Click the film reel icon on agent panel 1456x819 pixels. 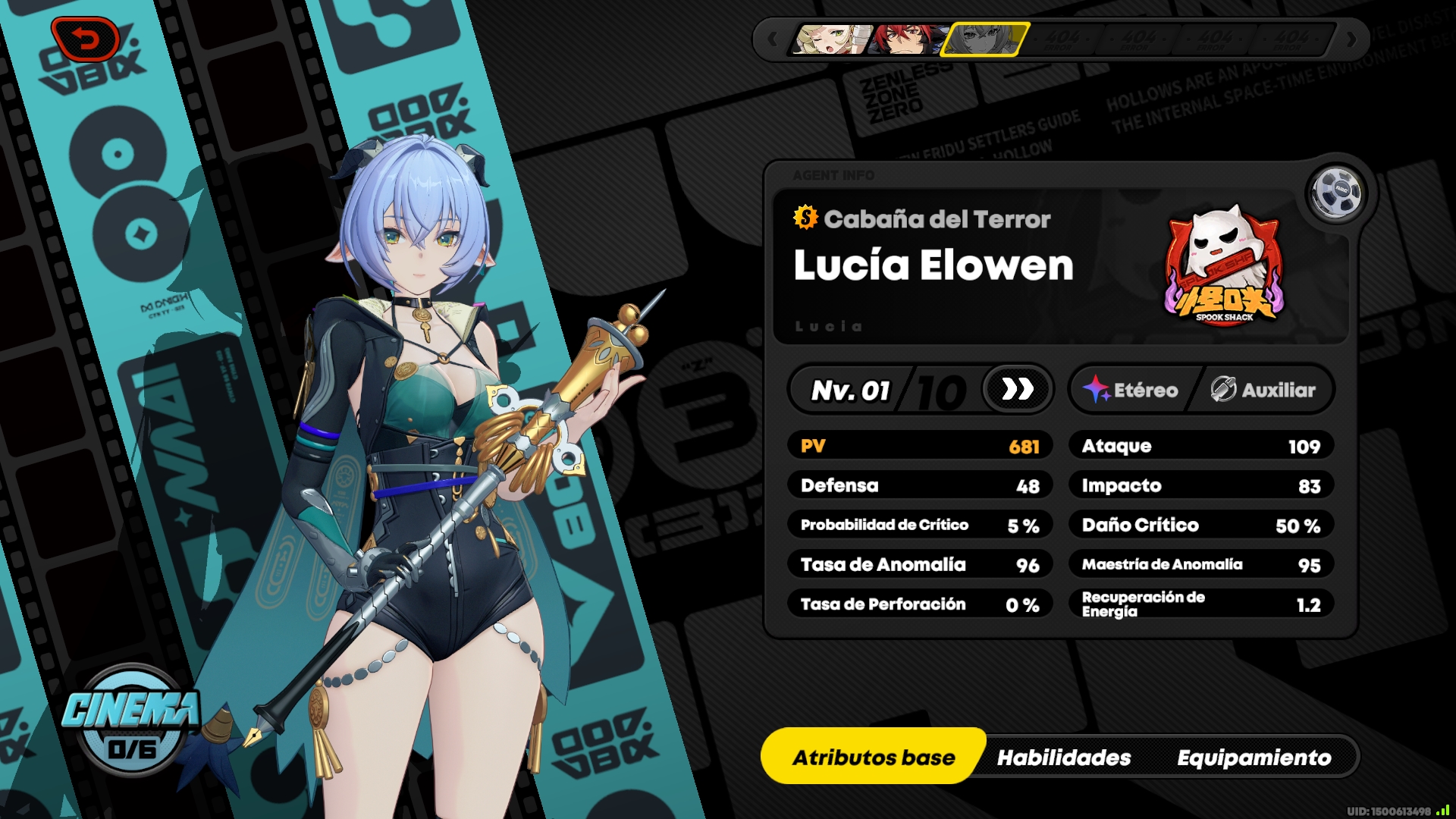pyautogui.click(x=1335, y=193)
